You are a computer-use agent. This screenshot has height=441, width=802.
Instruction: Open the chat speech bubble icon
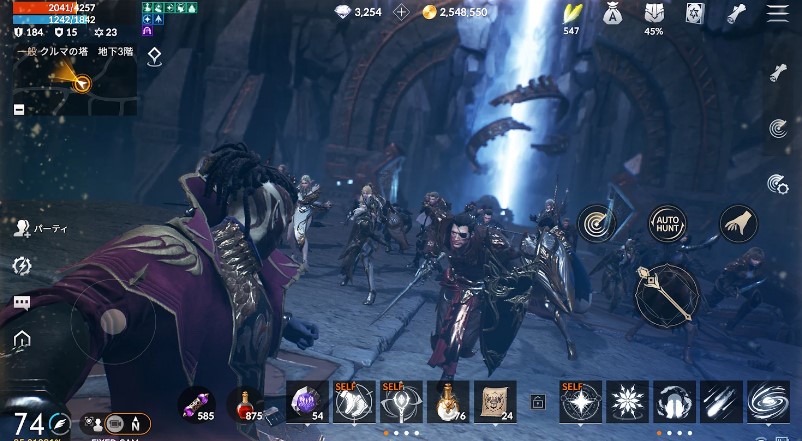(21, 302)
